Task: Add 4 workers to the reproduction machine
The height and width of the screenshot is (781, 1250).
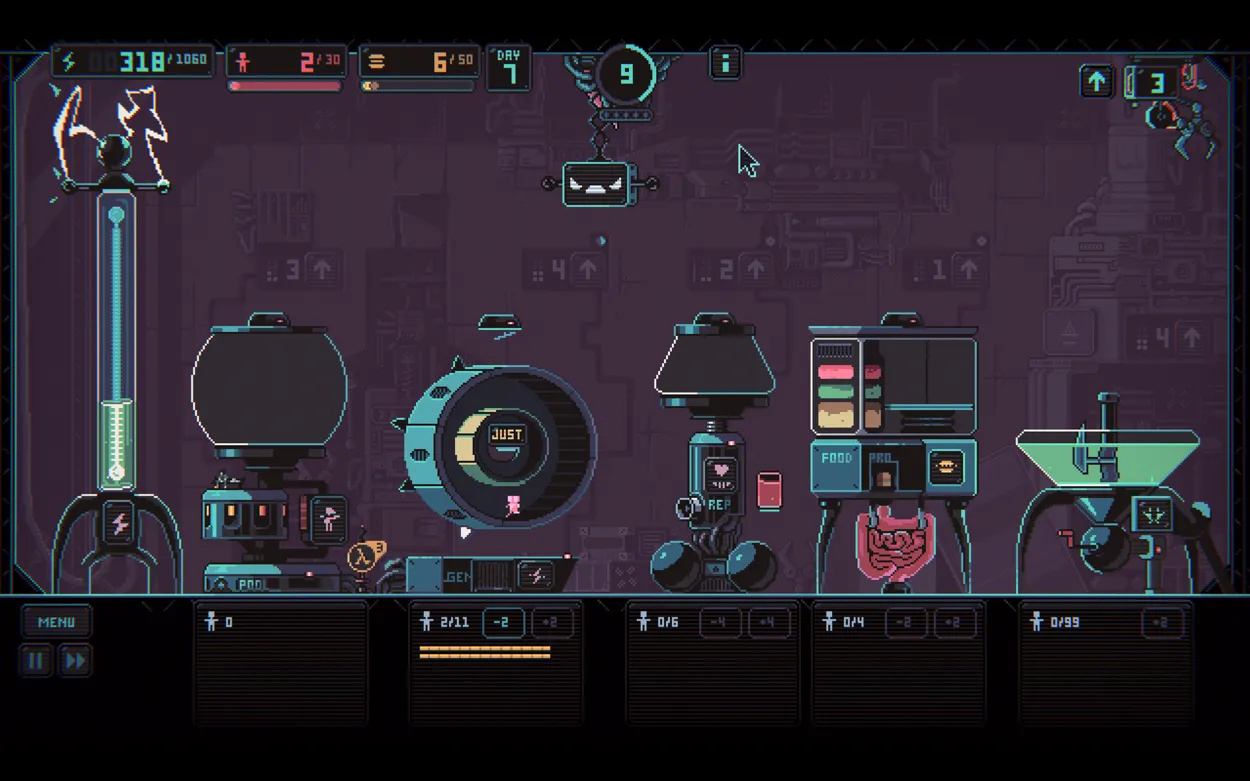Action: pos(768,623)
